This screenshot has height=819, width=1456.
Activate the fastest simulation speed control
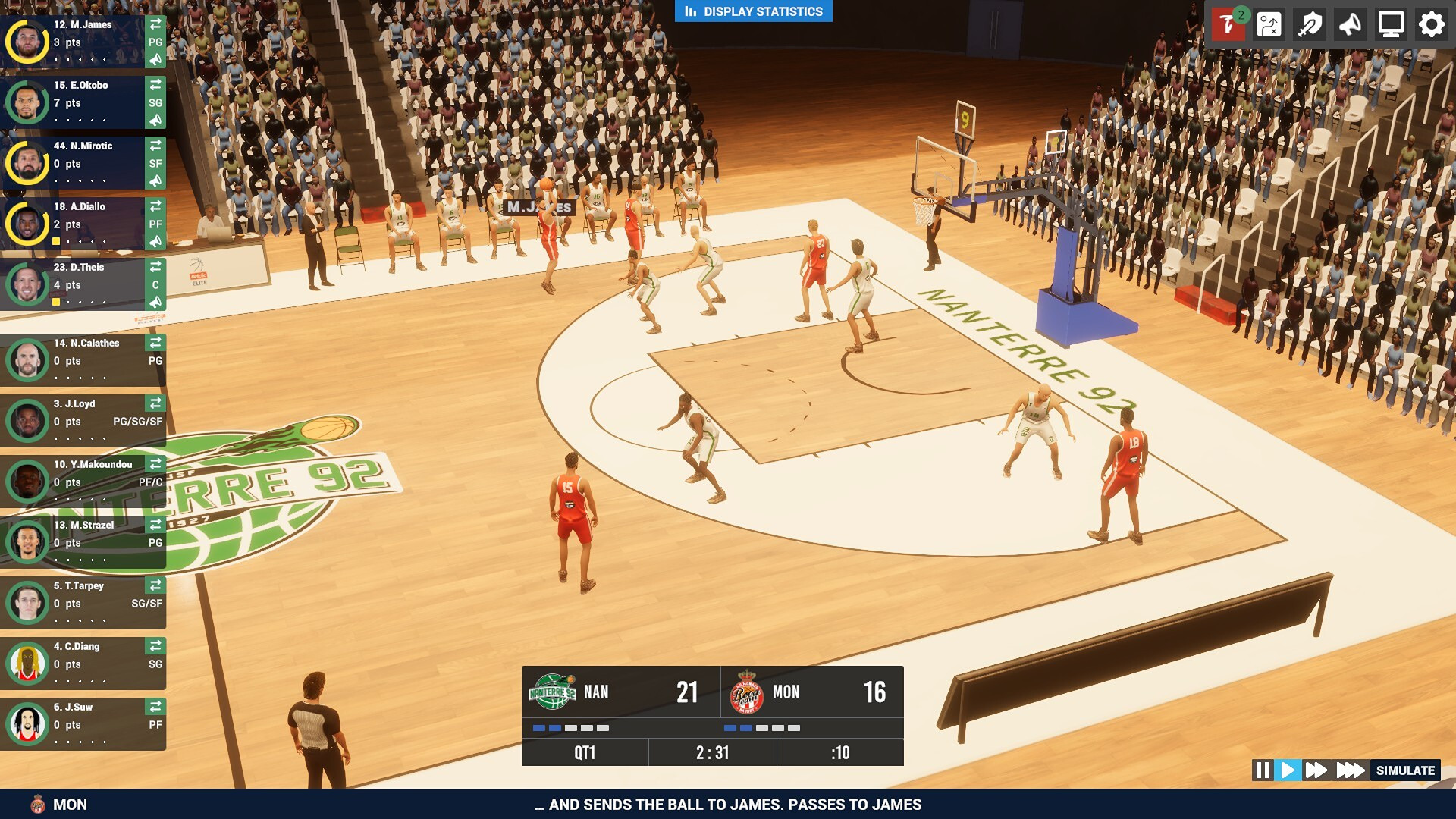pyautogui.click(x=1351, y=770)
